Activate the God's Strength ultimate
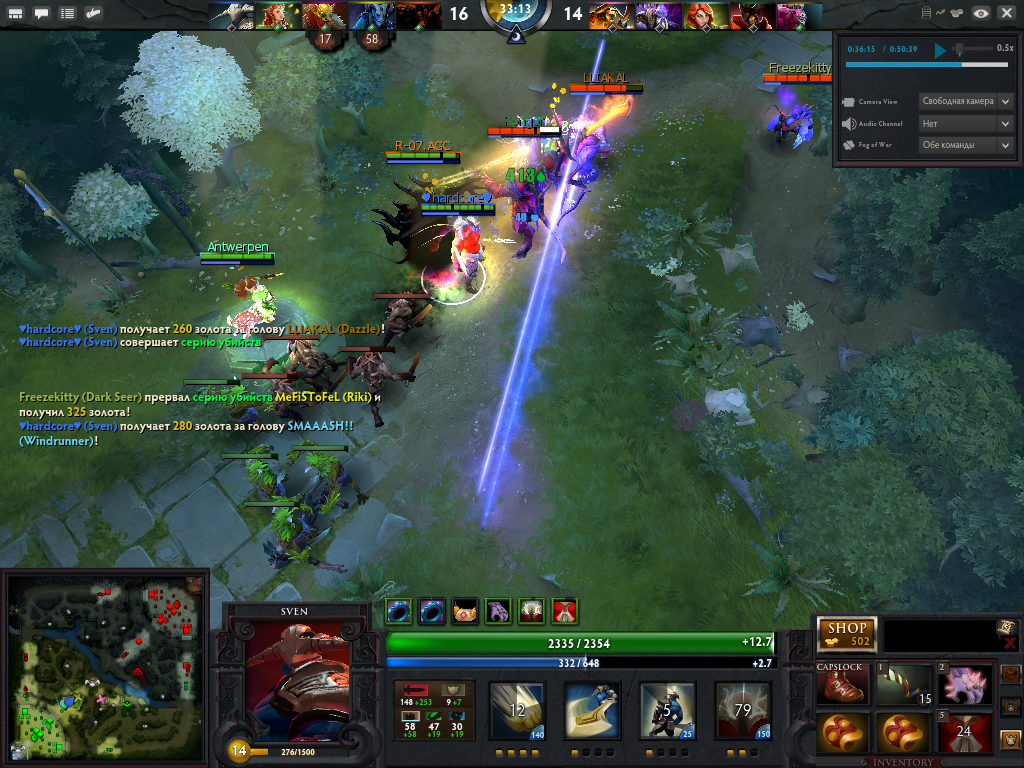 tap(744, 711)
